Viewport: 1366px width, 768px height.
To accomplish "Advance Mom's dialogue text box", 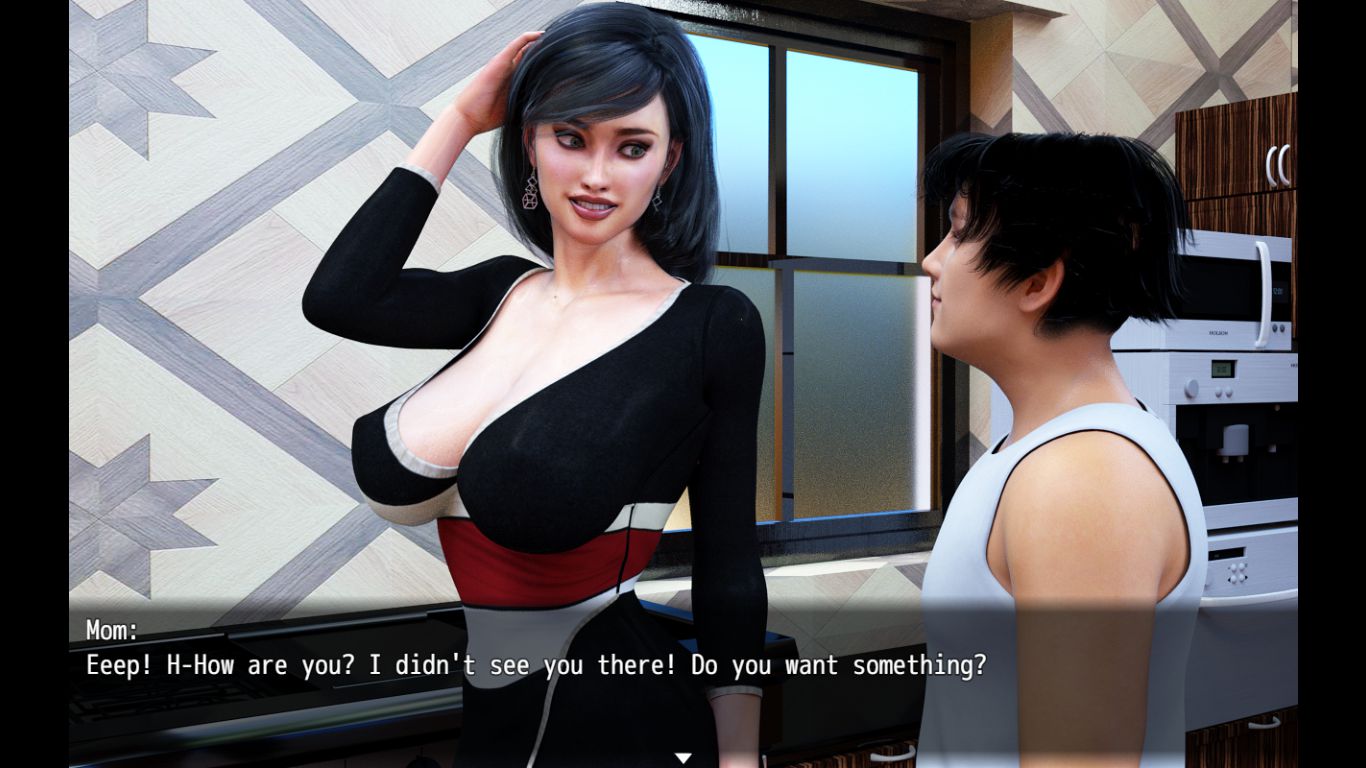I will tap(535, 665).
